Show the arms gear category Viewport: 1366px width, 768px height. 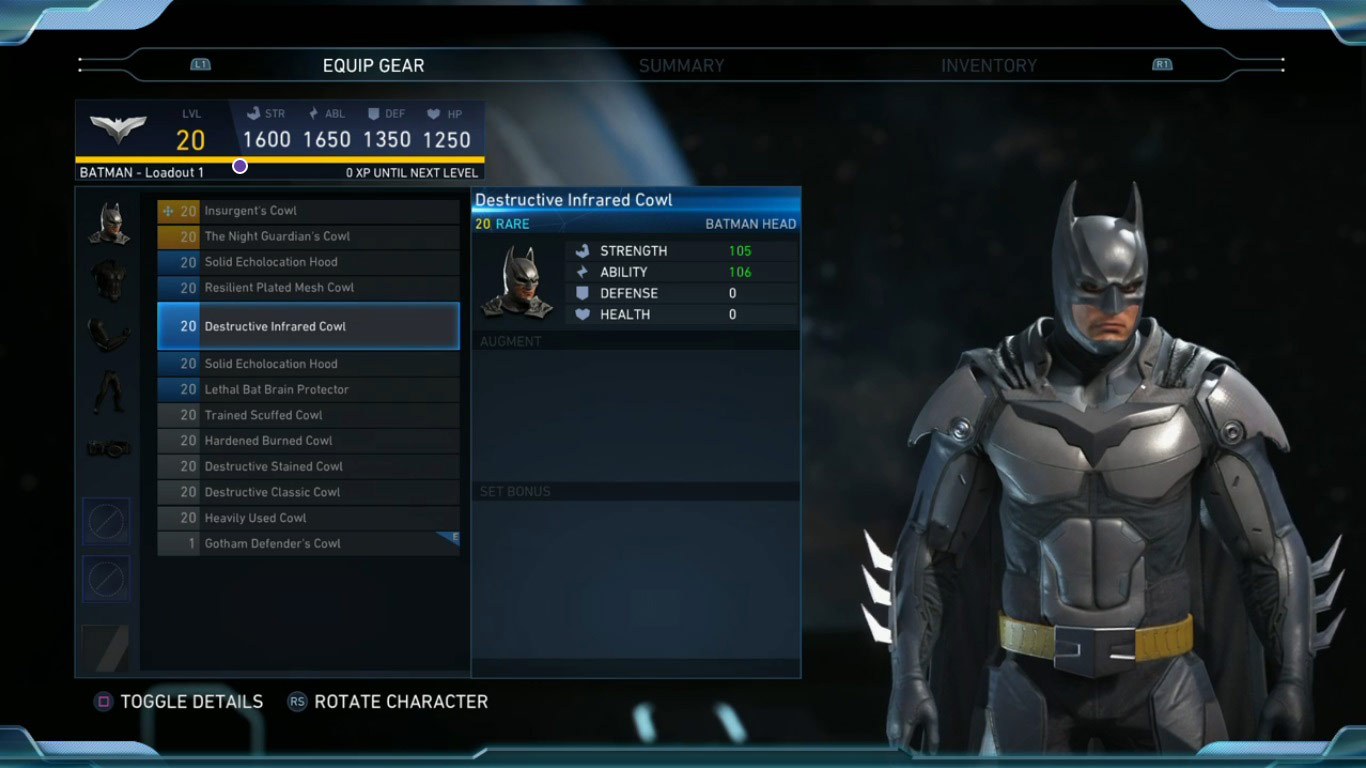pyautogui.click(x=108, y=335)
